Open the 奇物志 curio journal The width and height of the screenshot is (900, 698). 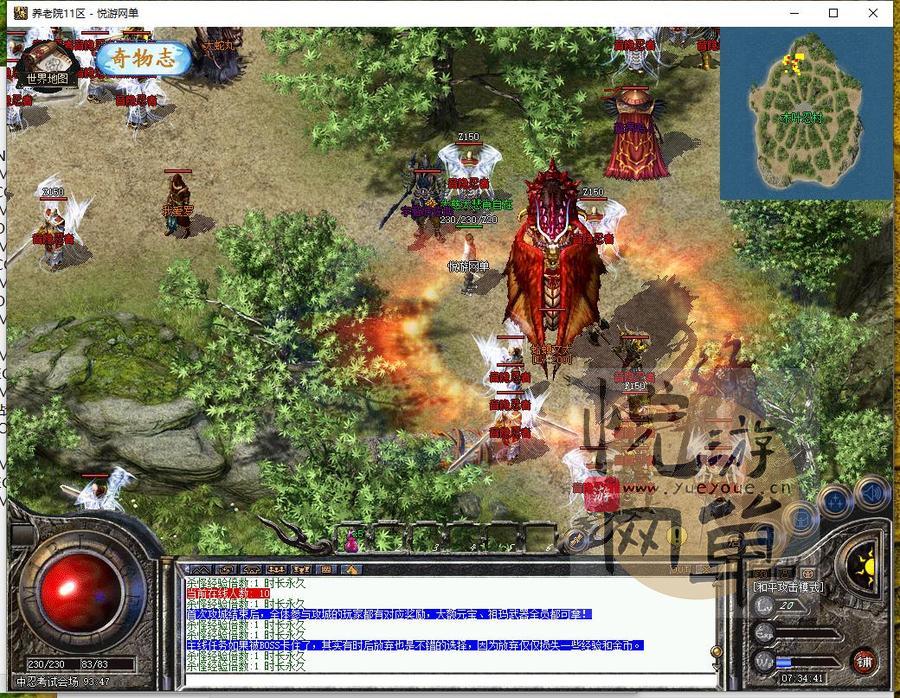coord(143,58)
